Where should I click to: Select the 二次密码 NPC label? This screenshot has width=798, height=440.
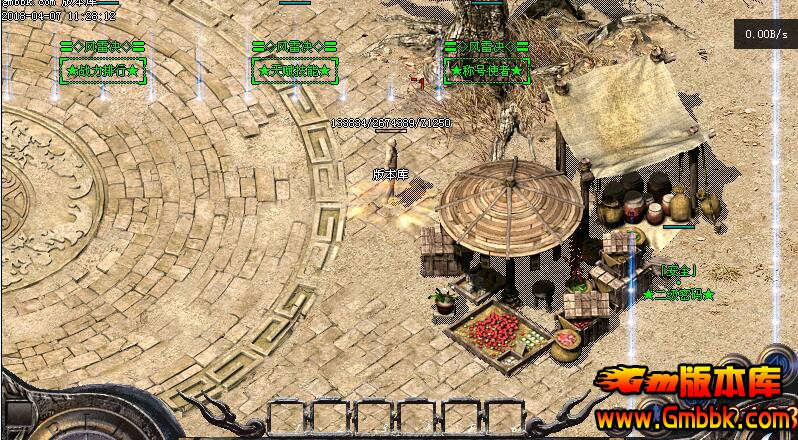tap(679, 295)
